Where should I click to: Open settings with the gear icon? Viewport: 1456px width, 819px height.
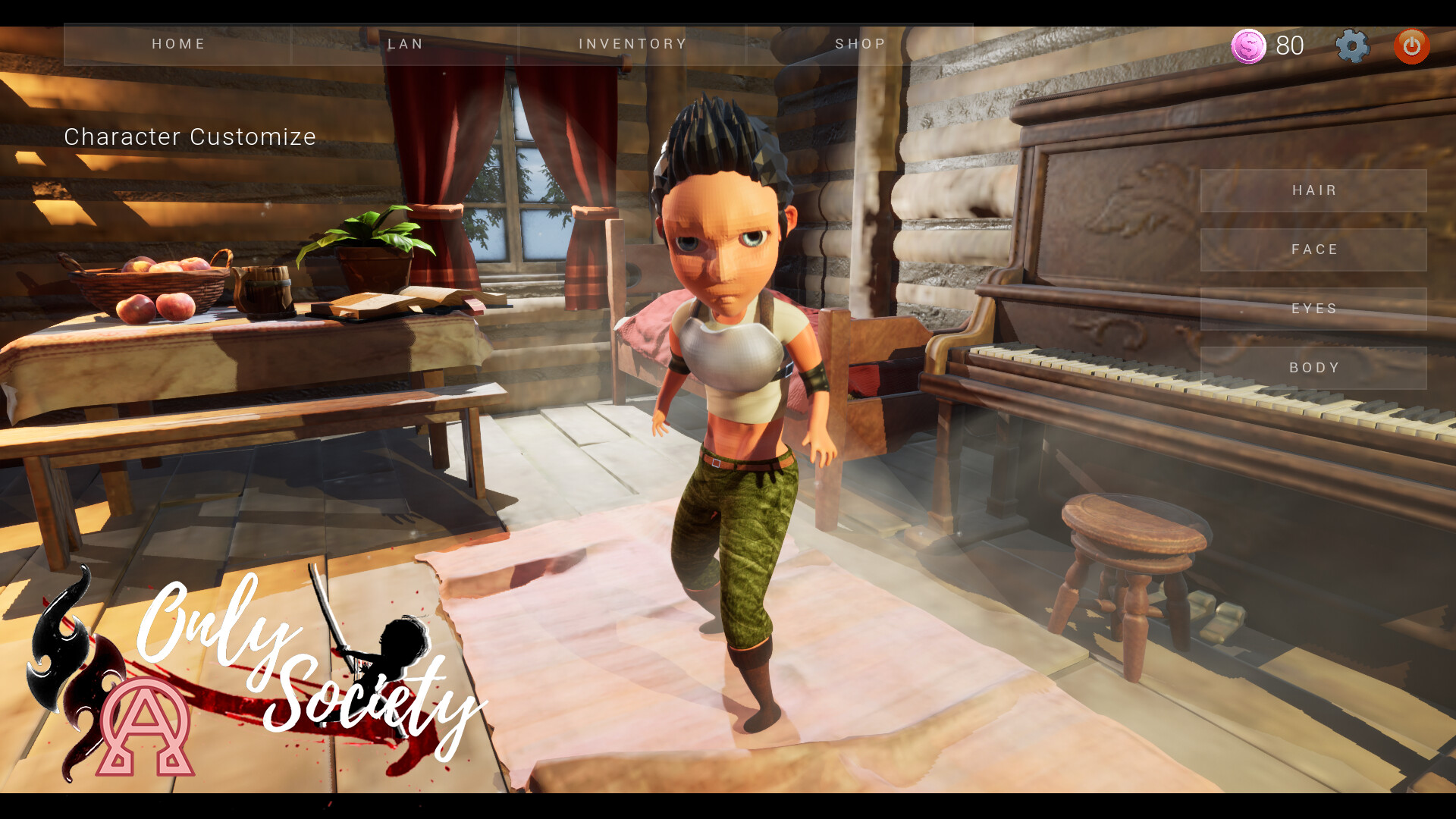tap(1352, 46)
